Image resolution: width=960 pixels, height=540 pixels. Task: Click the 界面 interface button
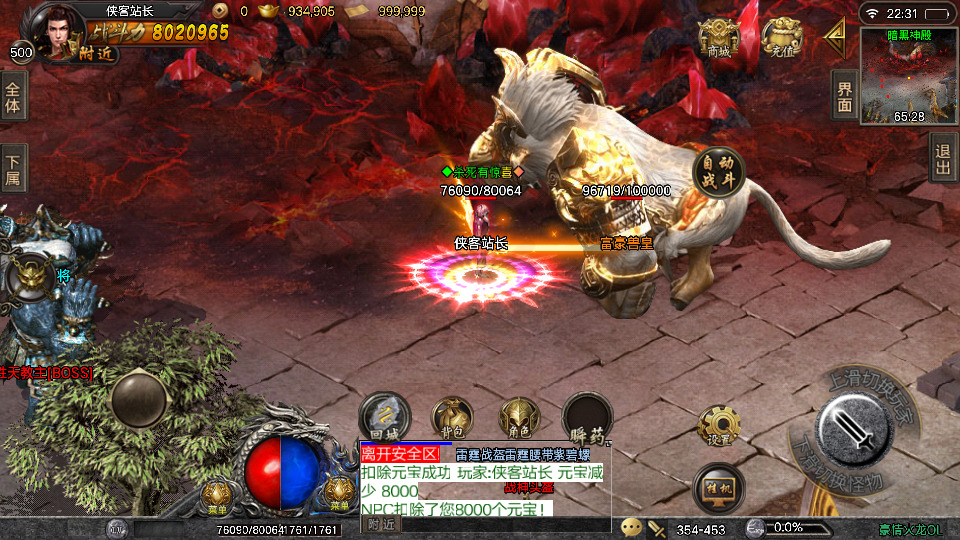[845, 95]
